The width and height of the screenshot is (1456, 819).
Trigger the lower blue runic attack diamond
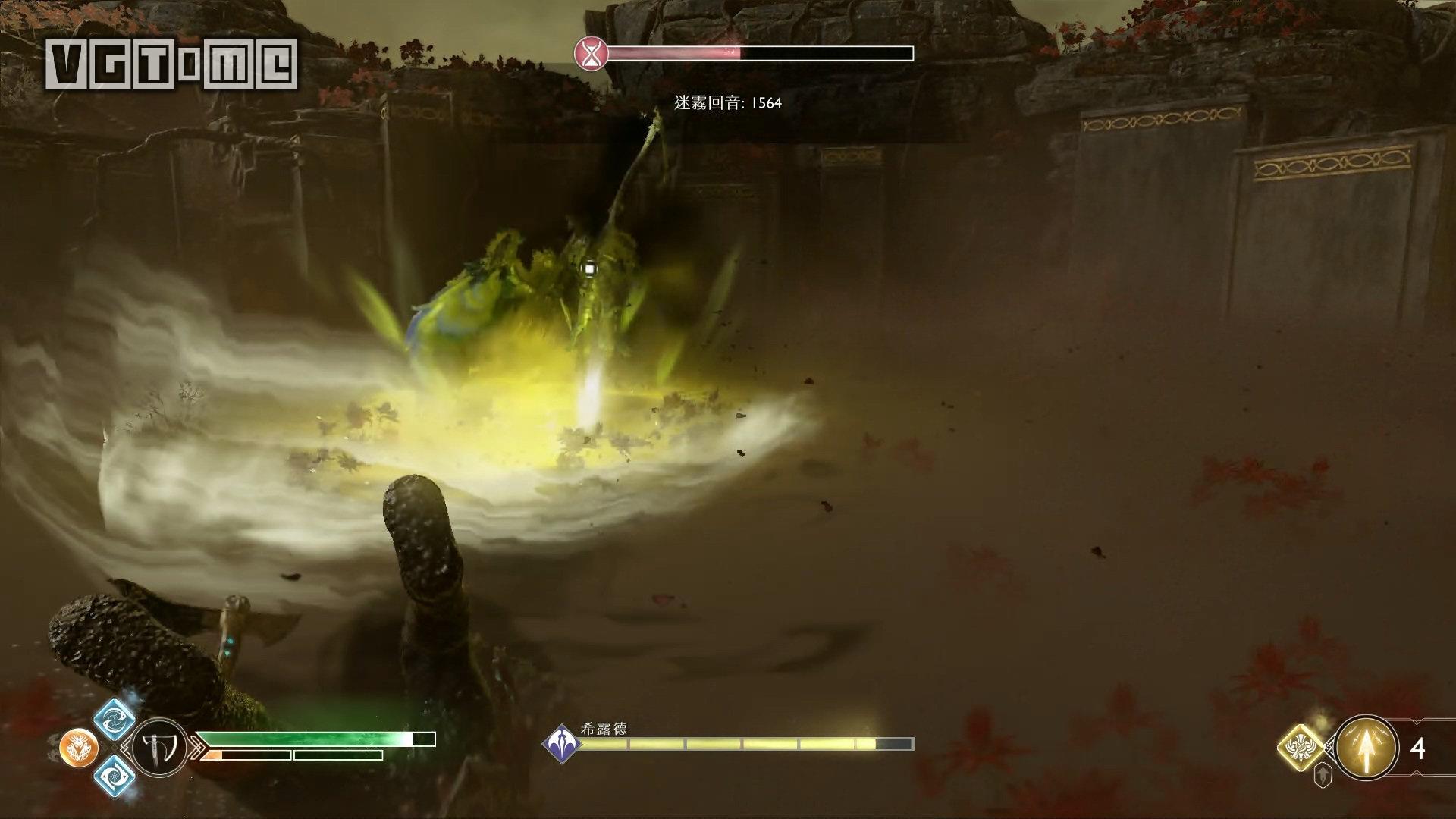[x=115, y=776]
